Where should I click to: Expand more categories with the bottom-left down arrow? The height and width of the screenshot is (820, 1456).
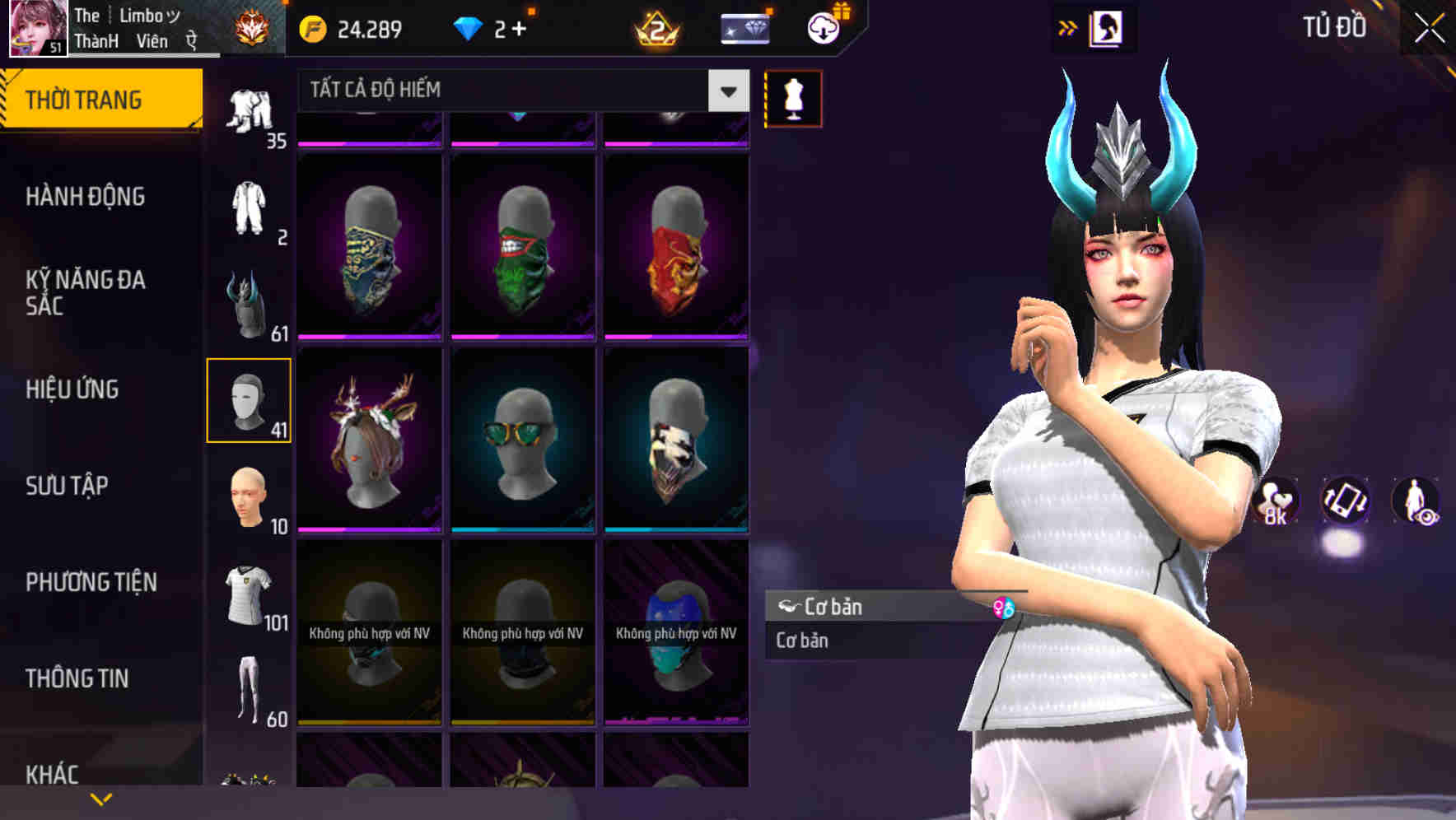coord(101,799)
